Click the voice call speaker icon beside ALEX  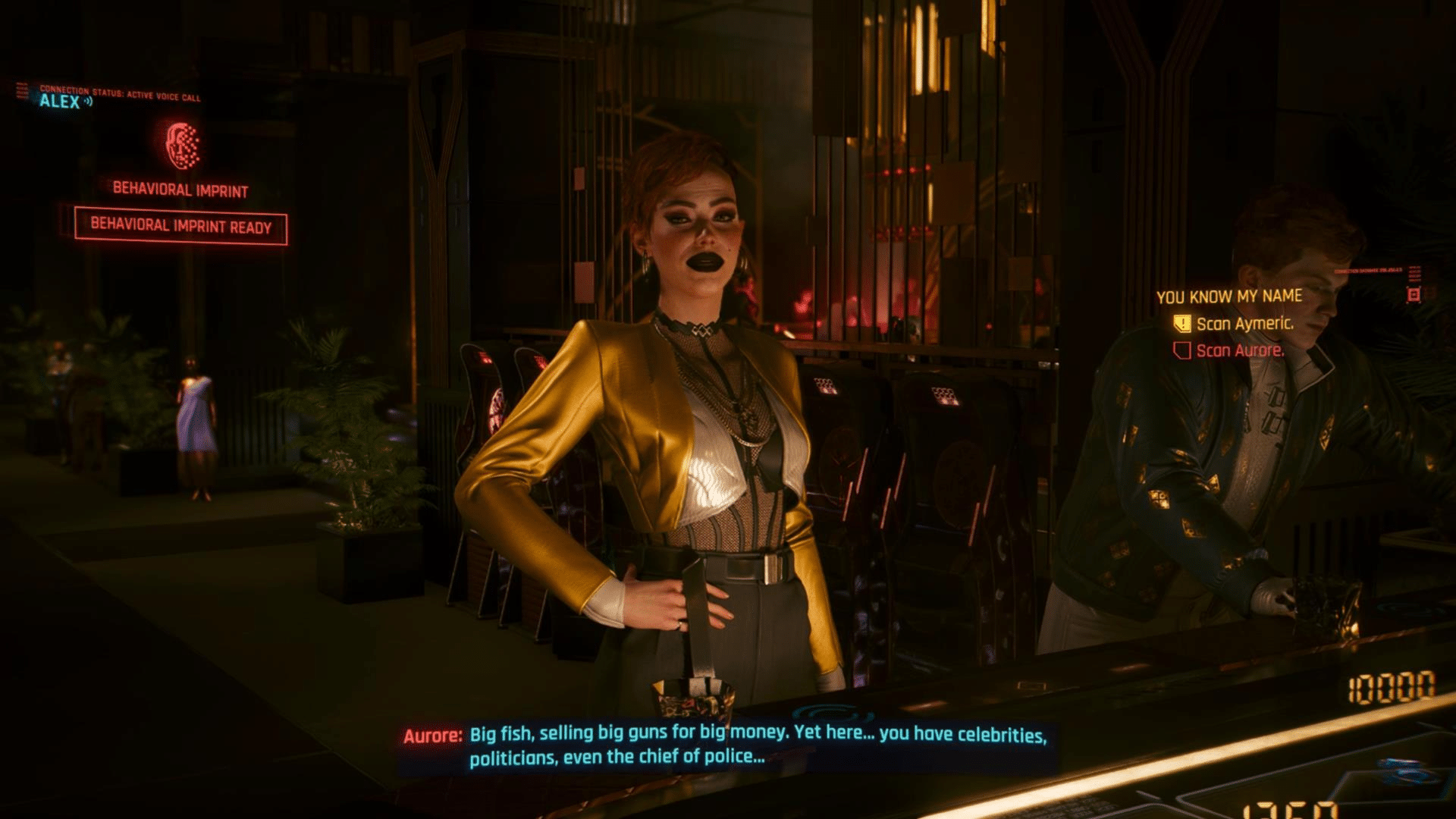[88, 101]
